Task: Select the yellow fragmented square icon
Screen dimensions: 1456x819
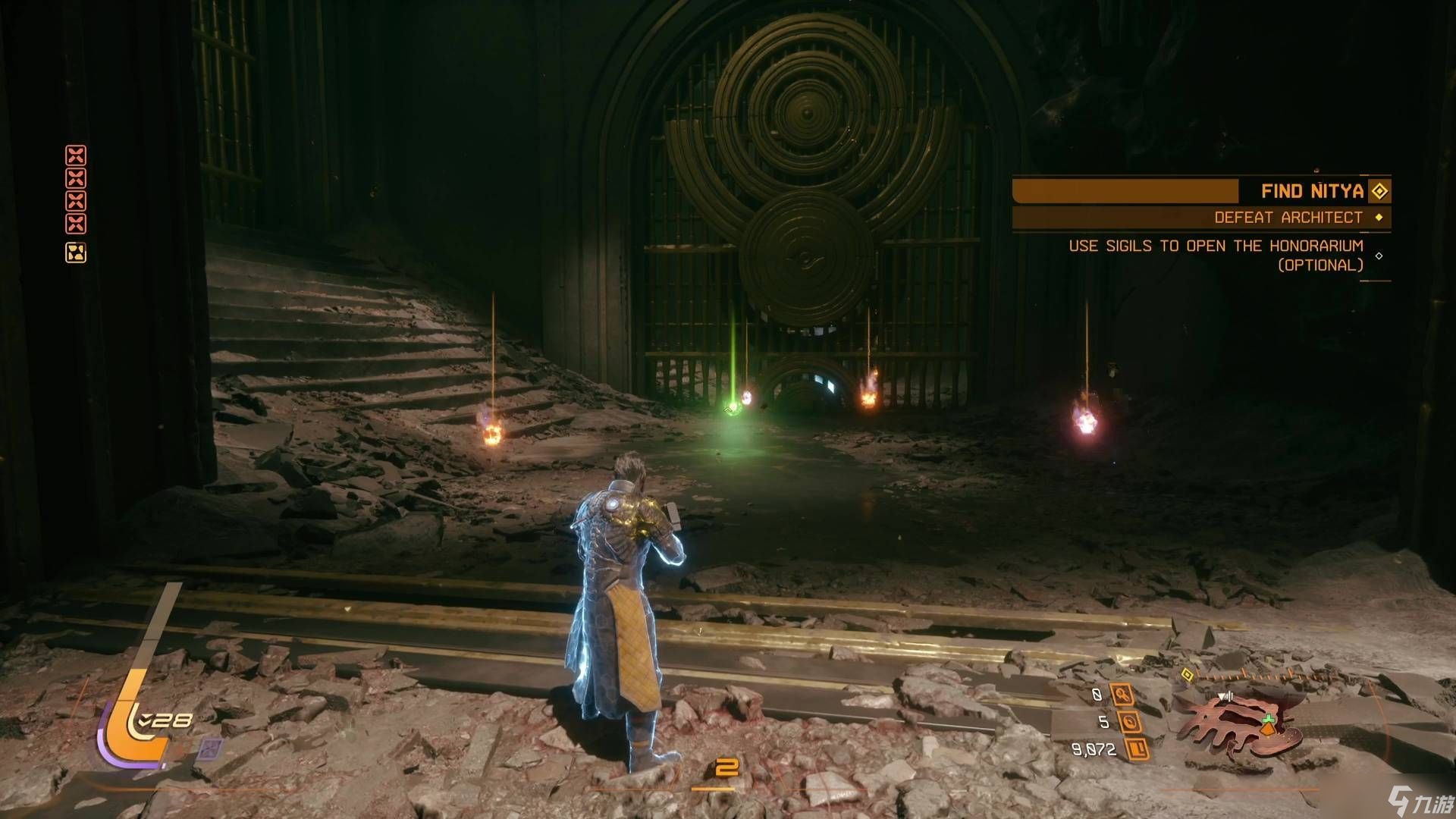Action: pyautogui.click(x=76, y=253)
